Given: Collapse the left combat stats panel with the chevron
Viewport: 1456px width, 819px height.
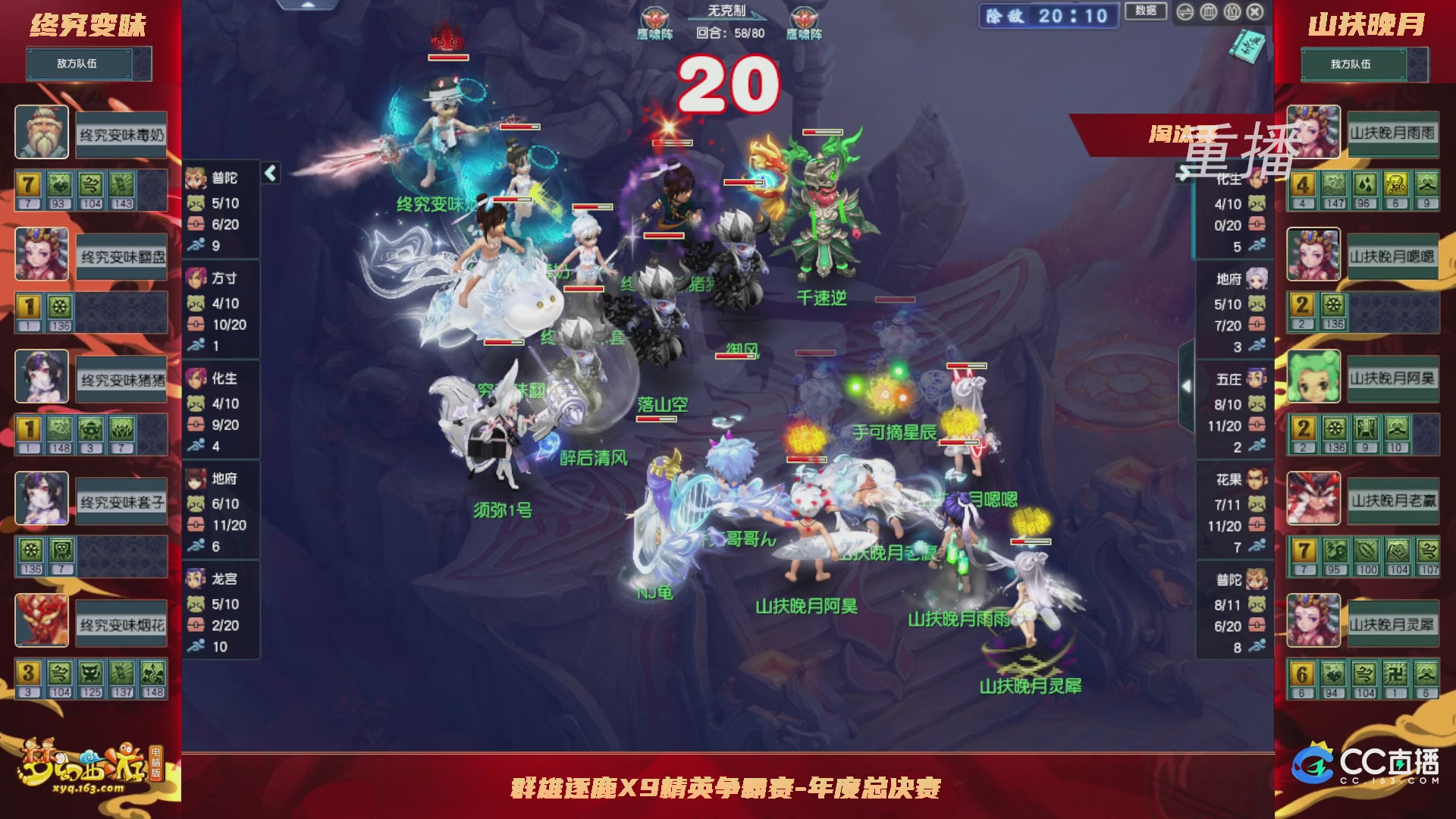Looking at the screenshot, I should pyautogui.click(x=270, y=173).
